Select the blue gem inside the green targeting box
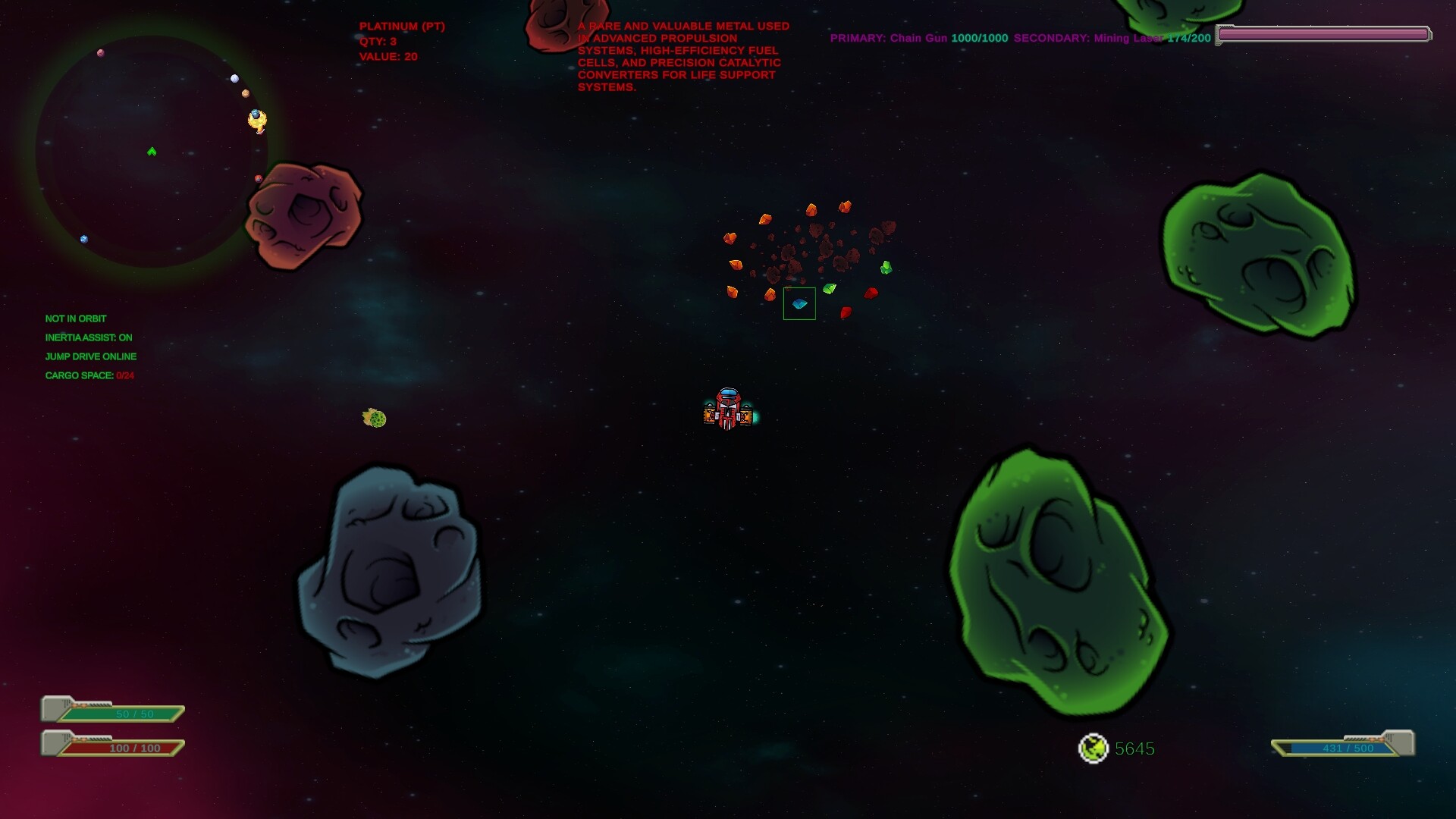This screenshot has width=1456, height=819. click(x=799, y=303)
